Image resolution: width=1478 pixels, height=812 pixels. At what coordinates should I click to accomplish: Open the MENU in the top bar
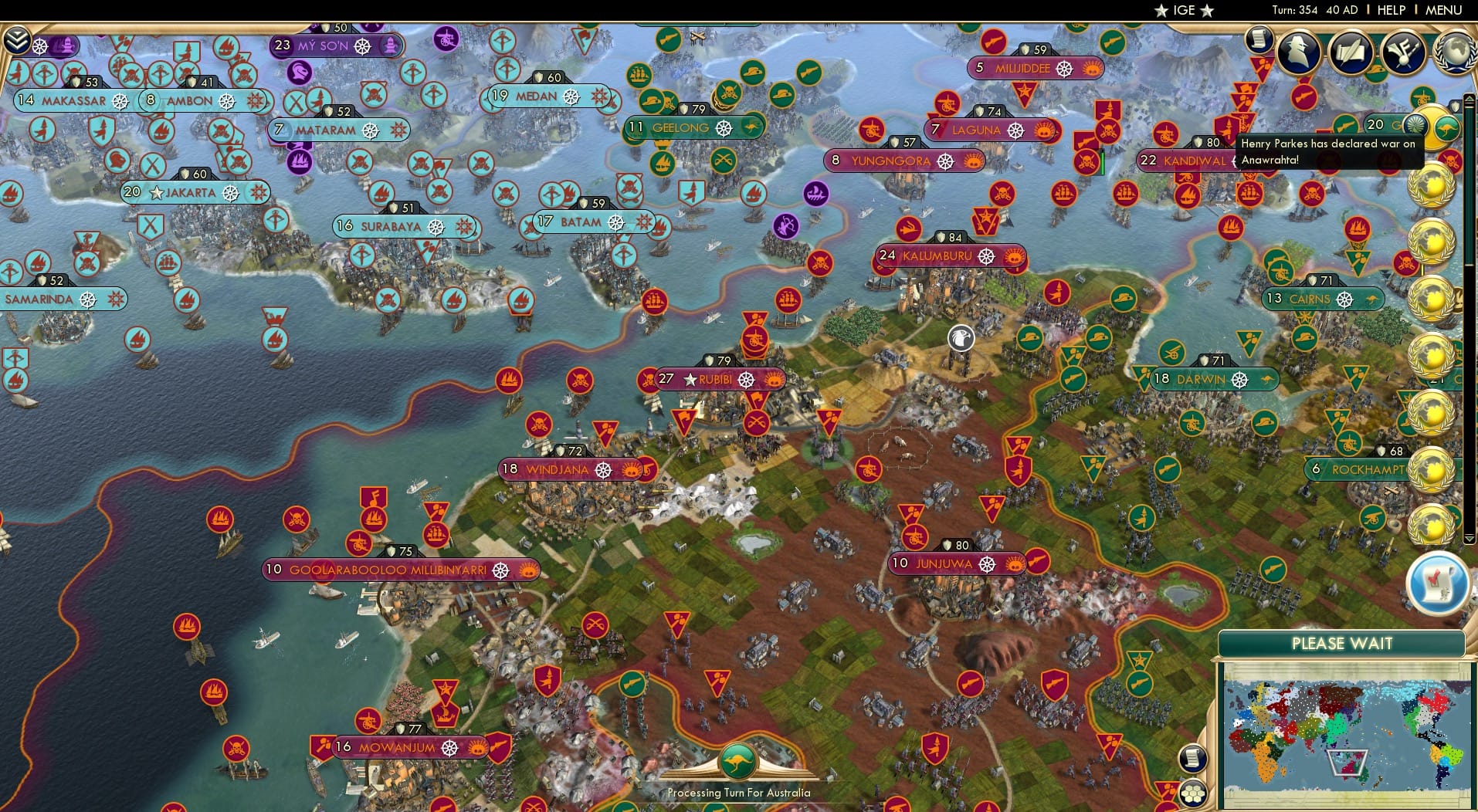1442,10
